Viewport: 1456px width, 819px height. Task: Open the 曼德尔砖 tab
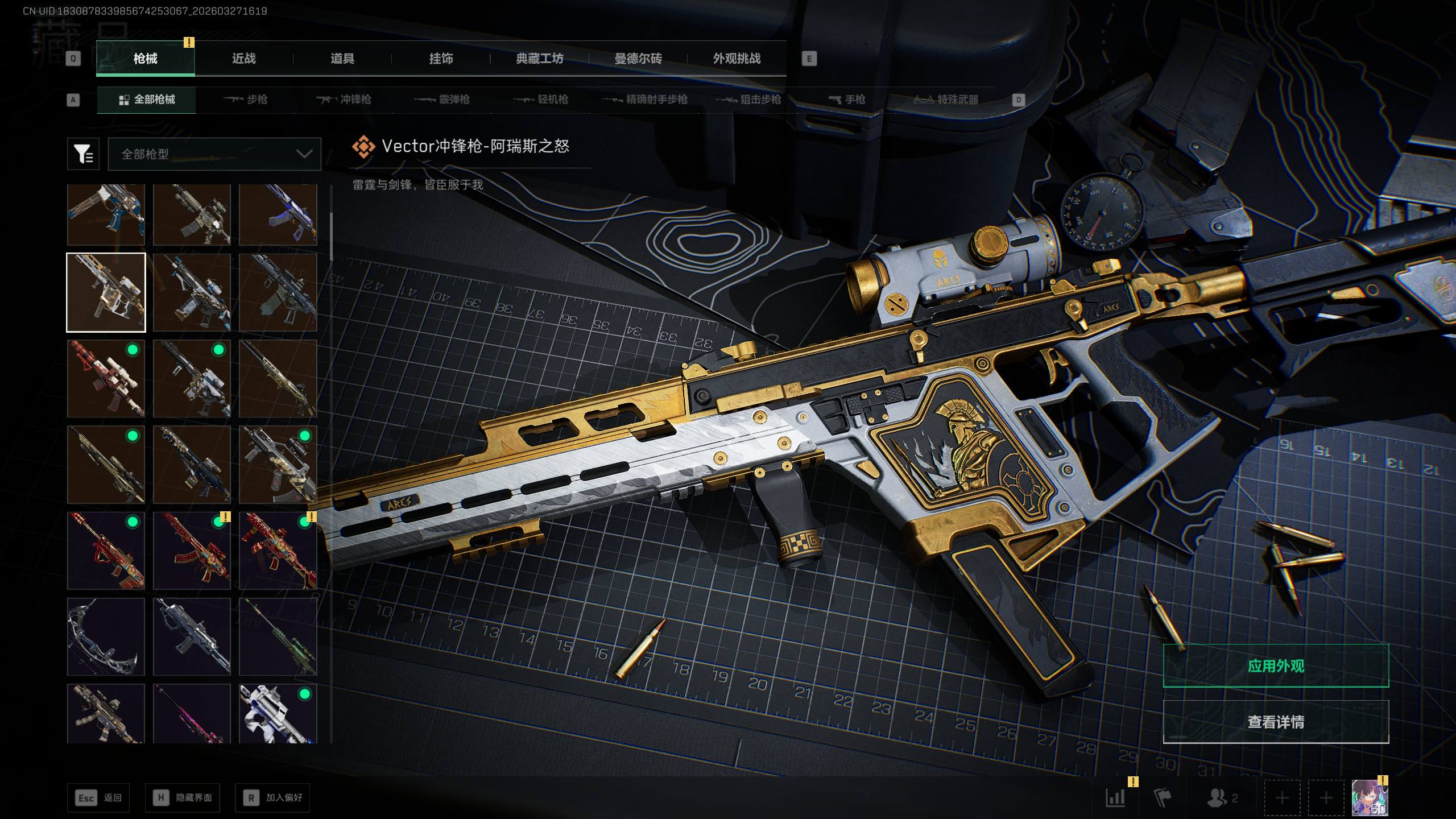tap(638, 59)
